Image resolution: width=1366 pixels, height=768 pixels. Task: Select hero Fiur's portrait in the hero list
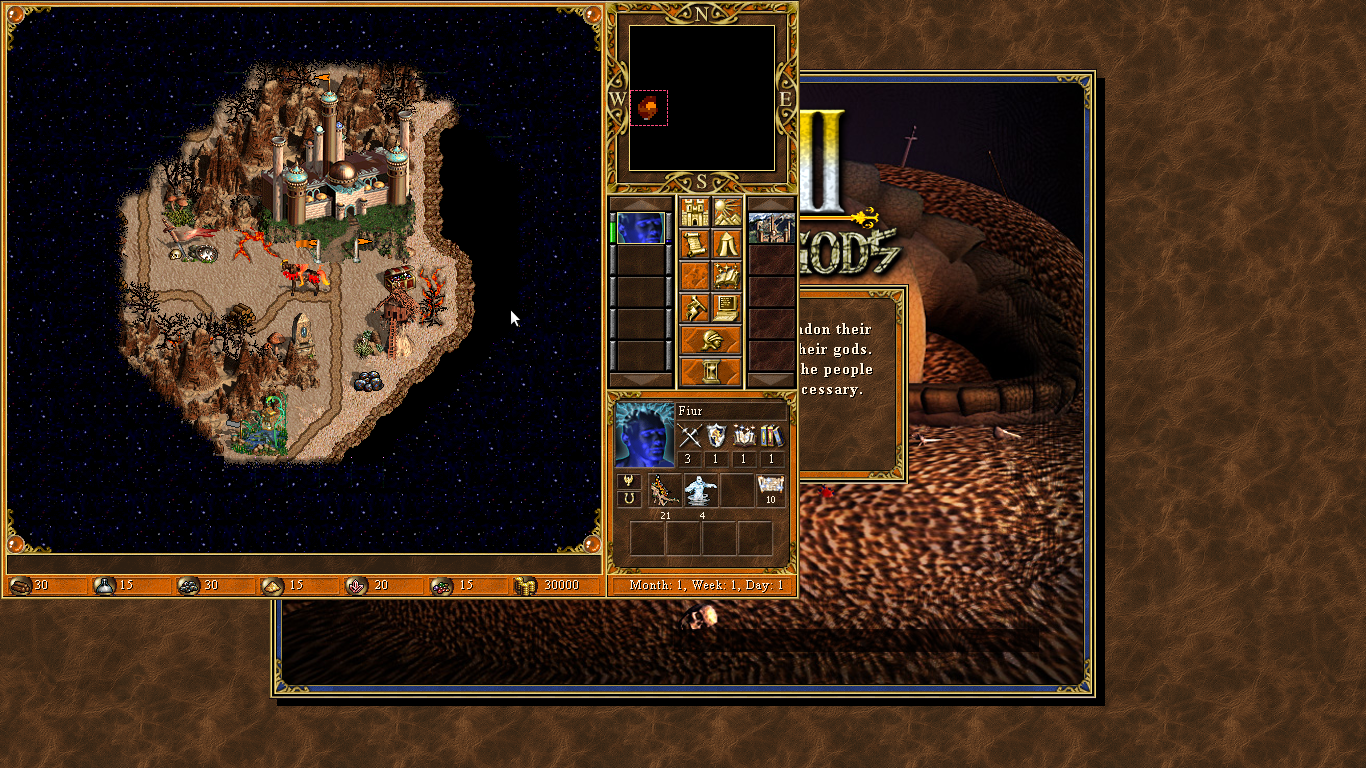pos(640,228)
